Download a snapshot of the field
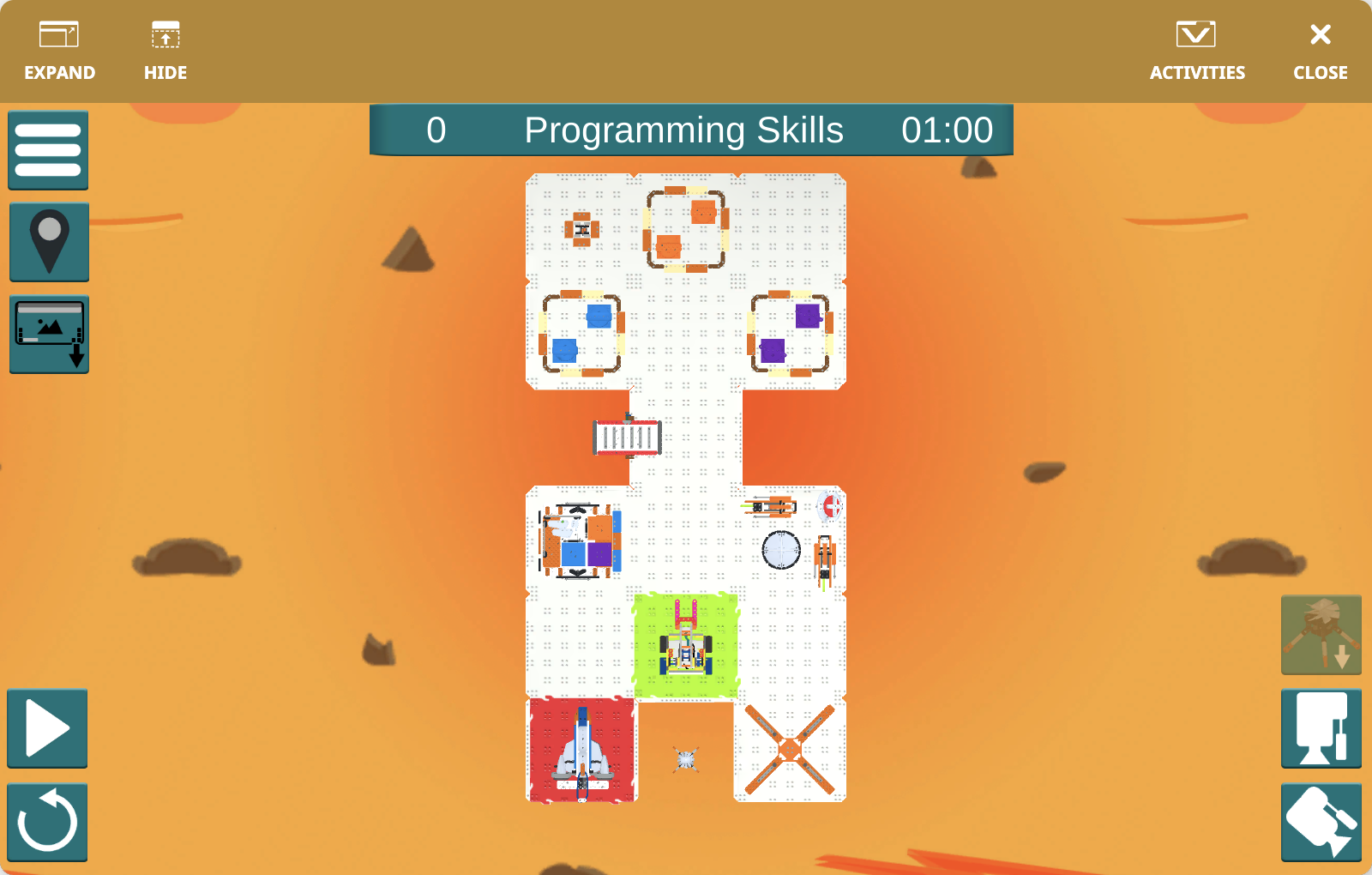The width and height of the screenshot is (1372, 875). pyautogui.click(x=48, y=333)
